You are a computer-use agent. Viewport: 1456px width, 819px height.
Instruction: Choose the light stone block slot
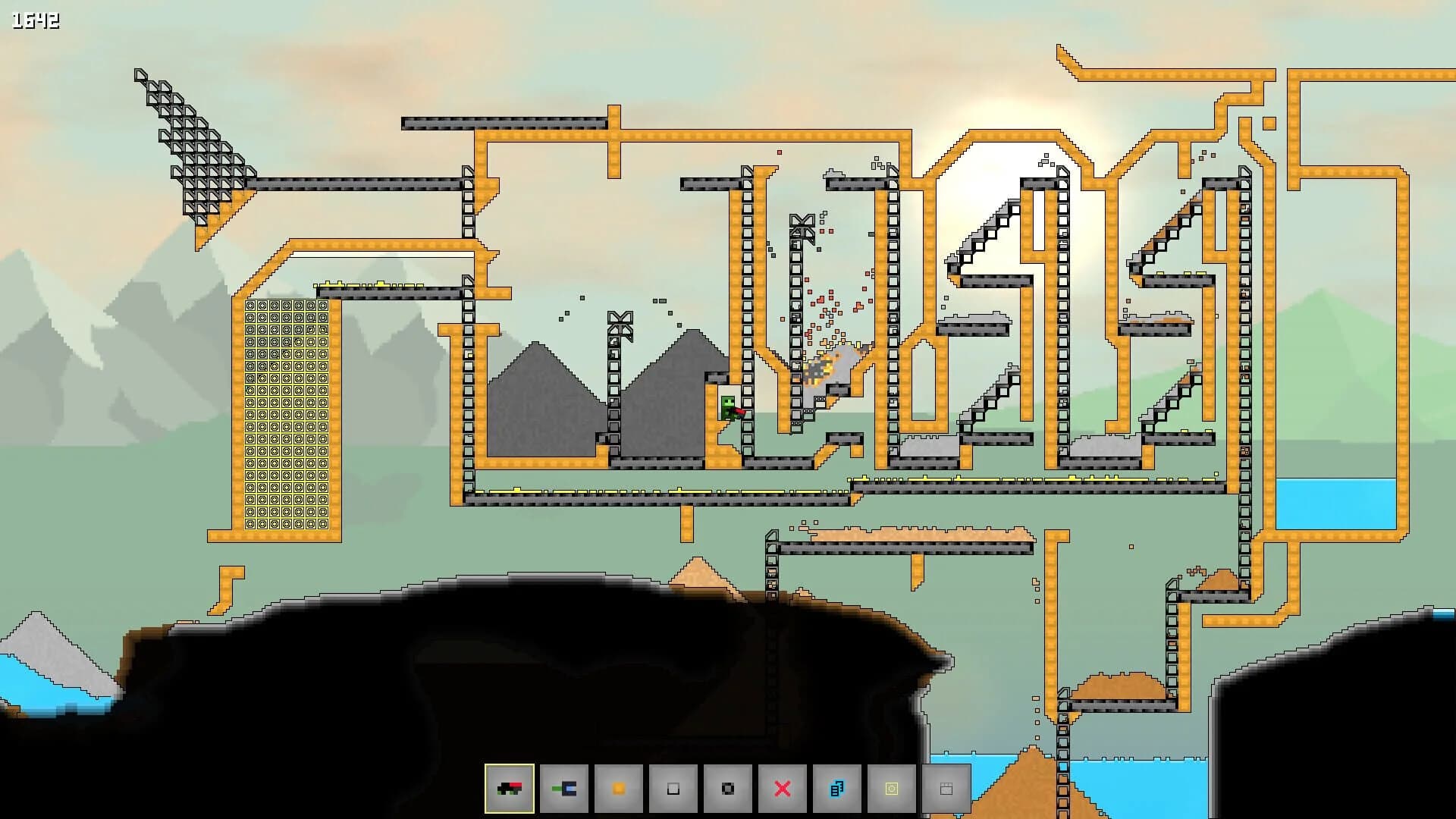[672, 789]
